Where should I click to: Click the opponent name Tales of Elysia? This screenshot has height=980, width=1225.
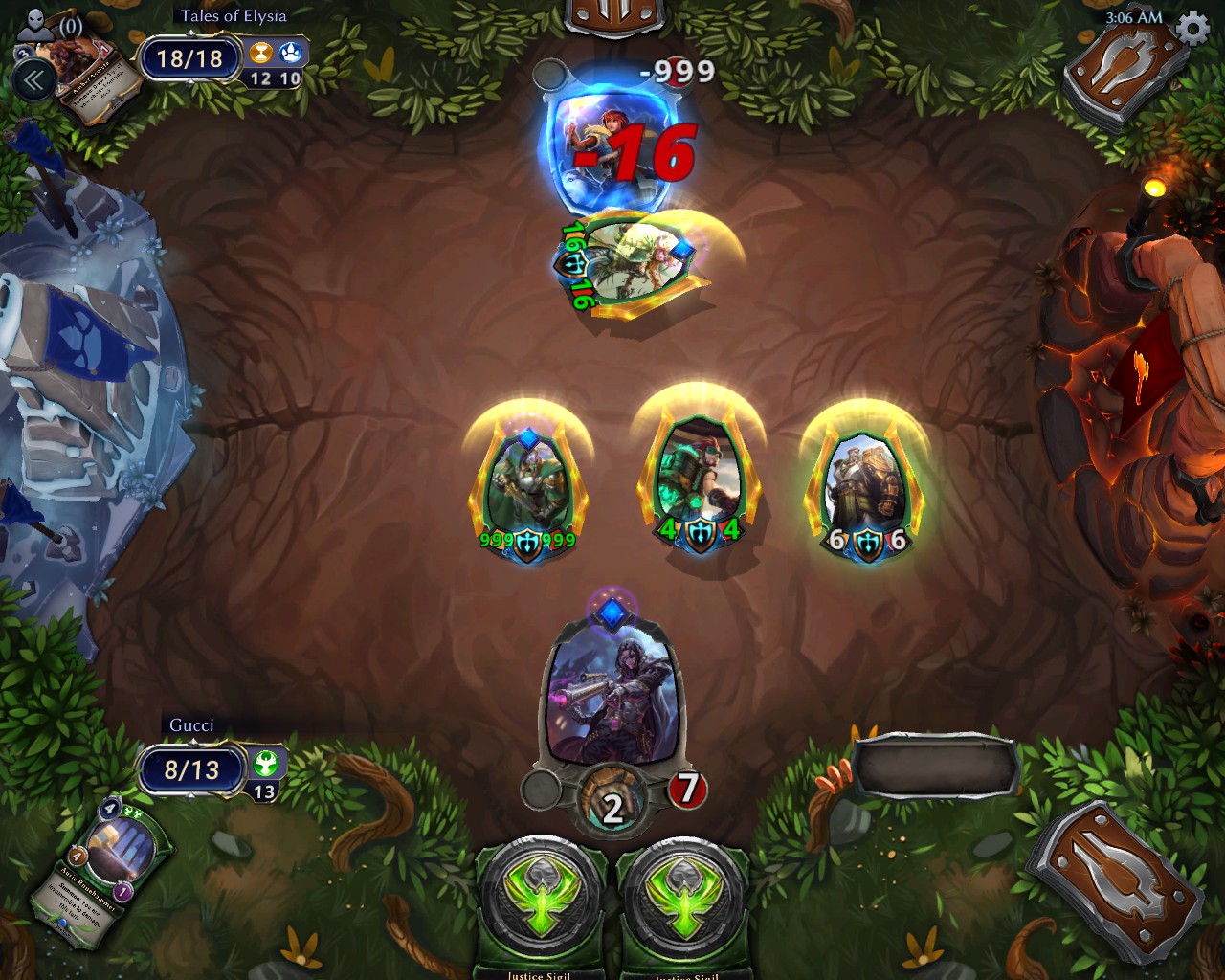(x=233, y=15)
